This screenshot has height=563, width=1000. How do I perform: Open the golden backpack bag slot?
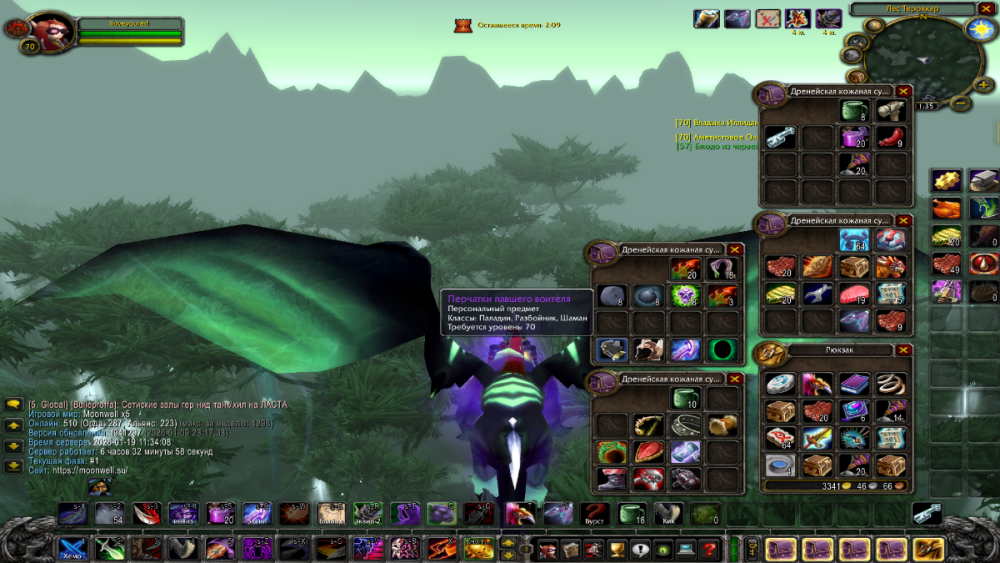coord(930,548)
